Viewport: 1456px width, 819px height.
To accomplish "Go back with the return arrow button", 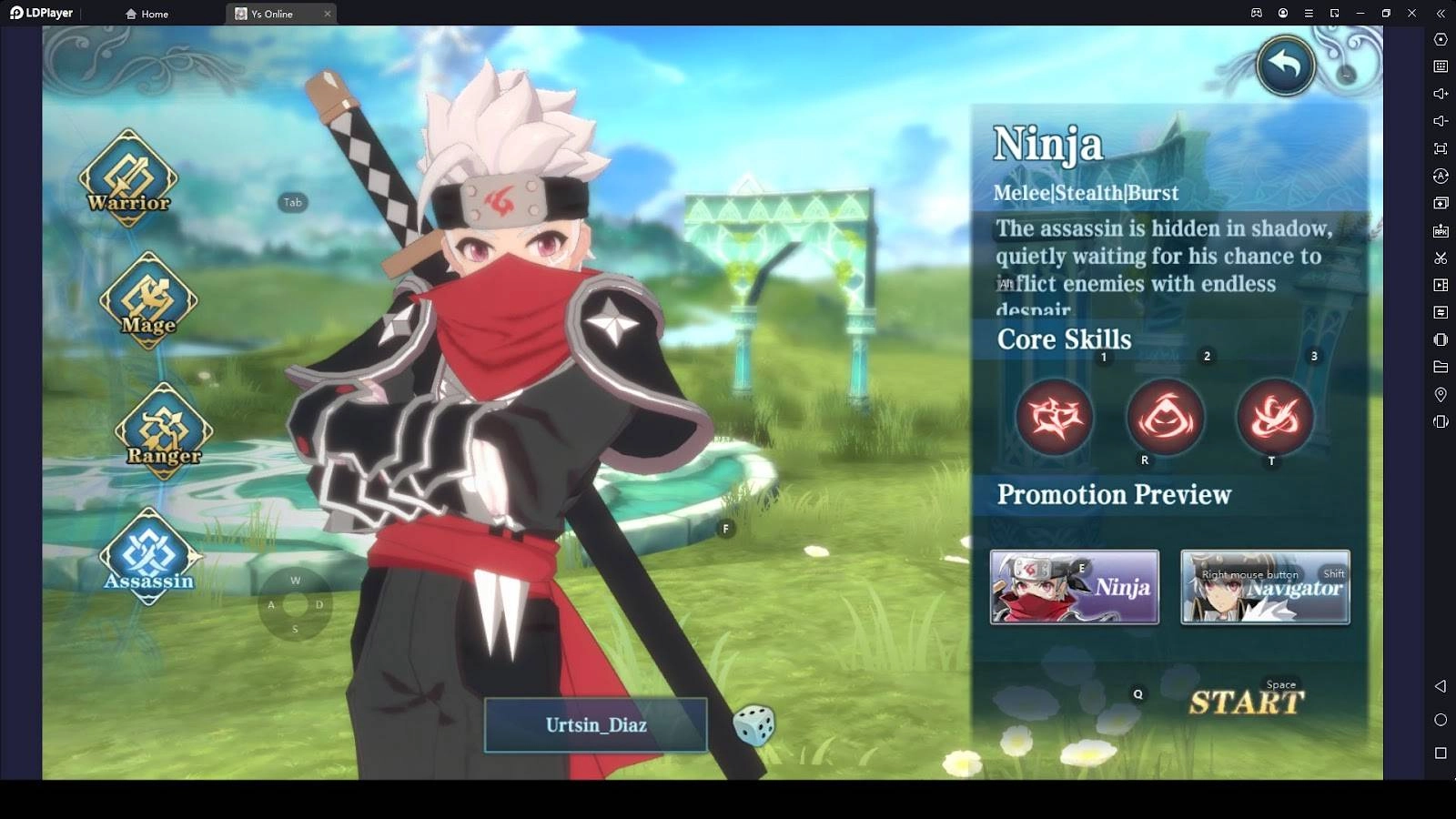I will point(1285,66).
